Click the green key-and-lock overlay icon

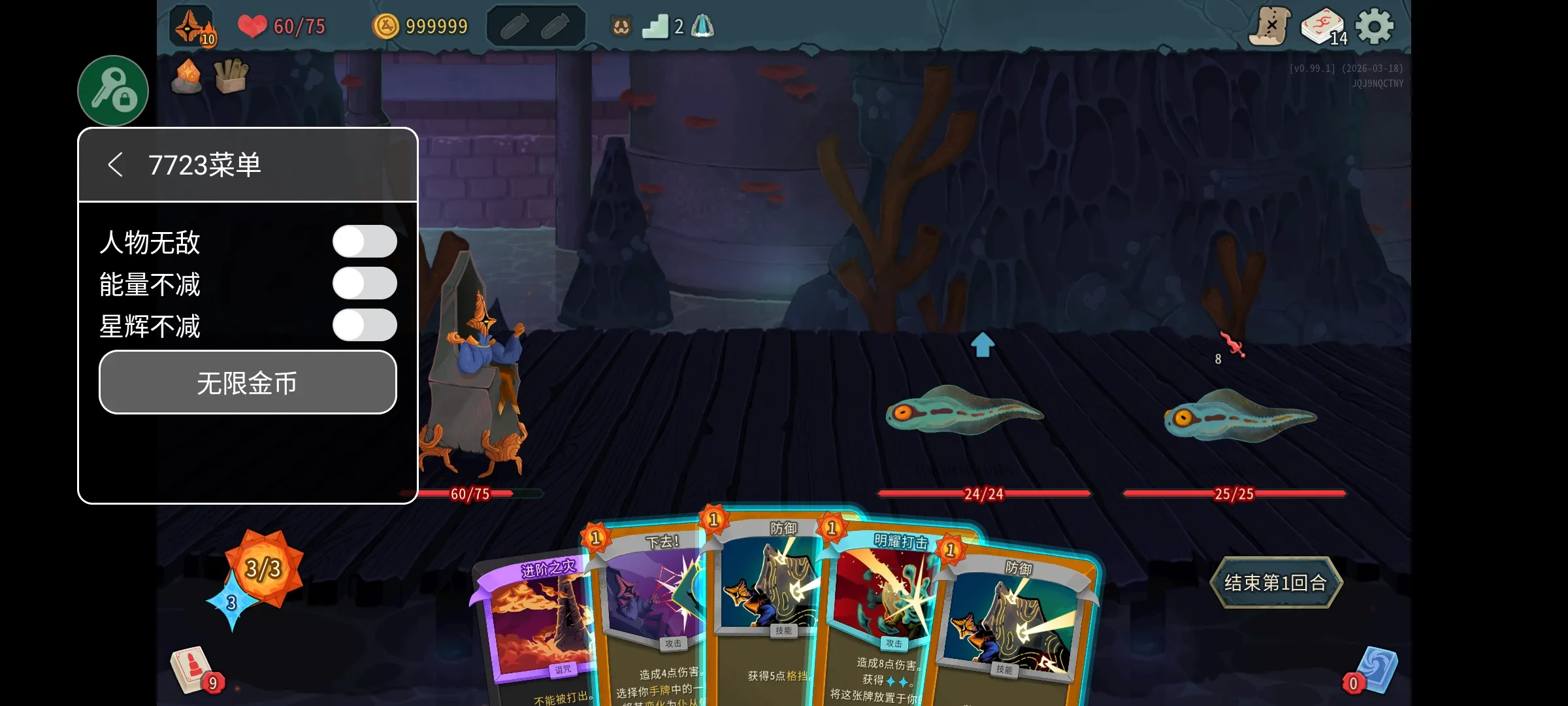pos(113,91)
